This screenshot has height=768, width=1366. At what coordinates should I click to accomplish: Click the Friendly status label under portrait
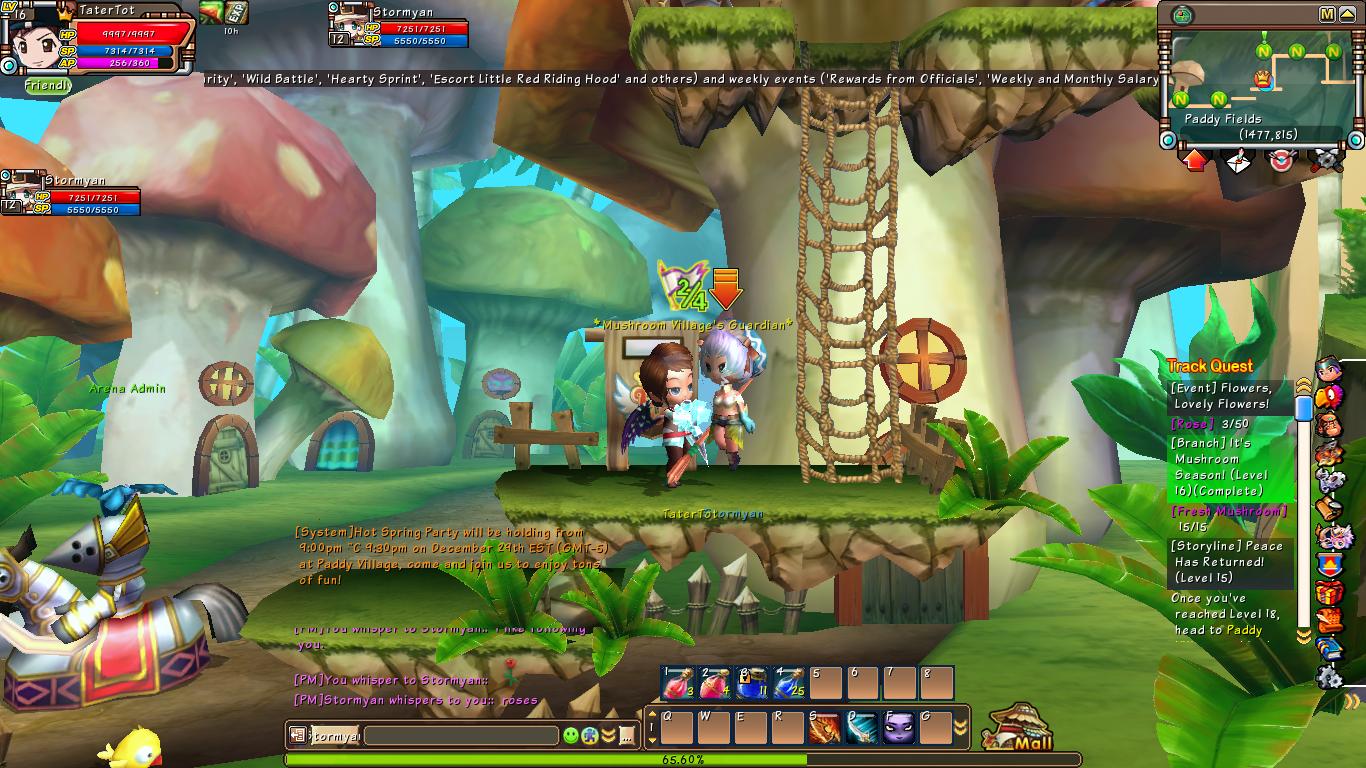click(x=48, y=87)
